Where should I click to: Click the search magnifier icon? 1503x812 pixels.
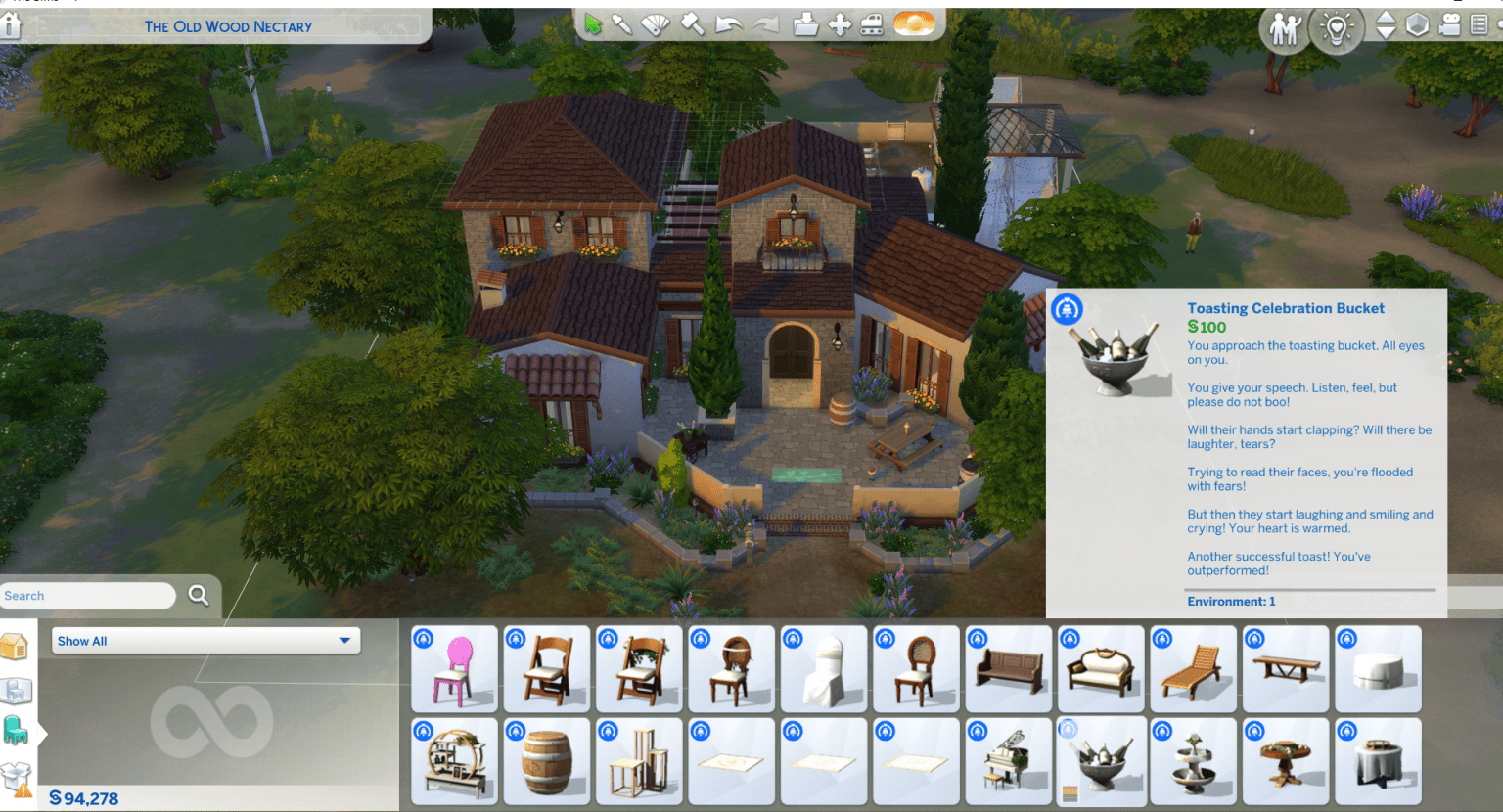(198, 595)
